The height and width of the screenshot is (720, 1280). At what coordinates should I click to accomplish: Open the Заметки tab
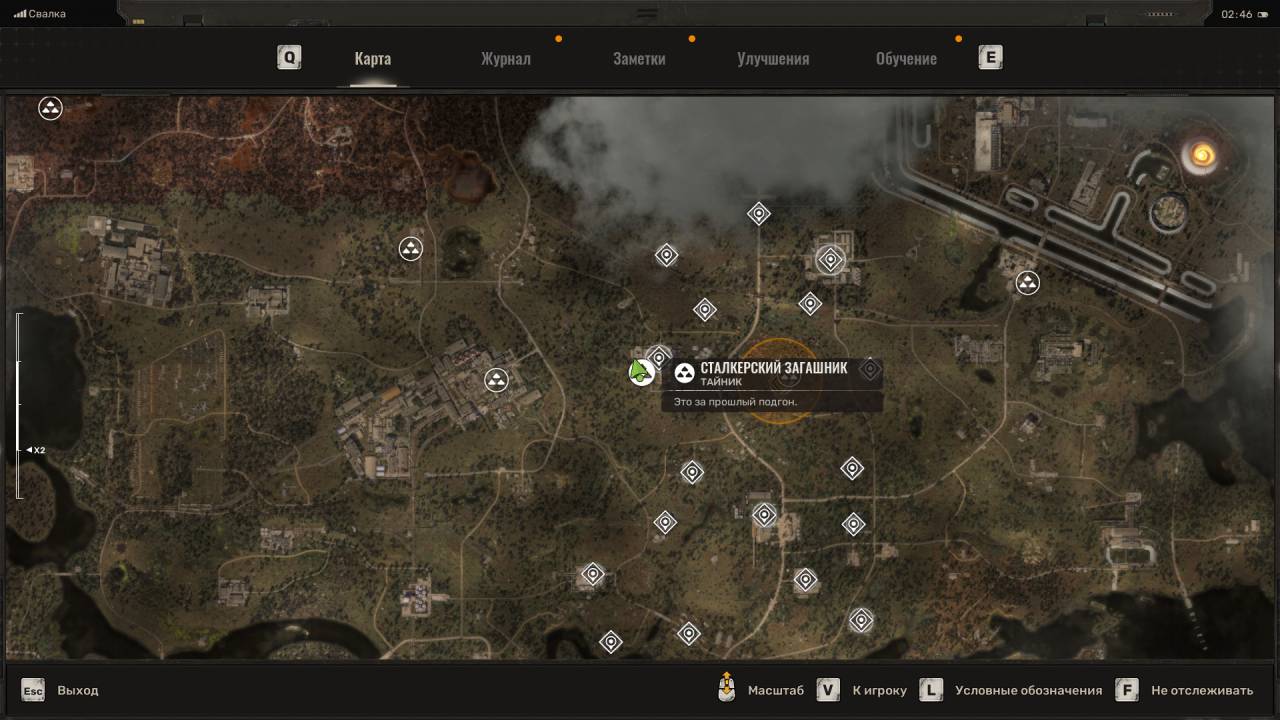click(x=639, y=58)
